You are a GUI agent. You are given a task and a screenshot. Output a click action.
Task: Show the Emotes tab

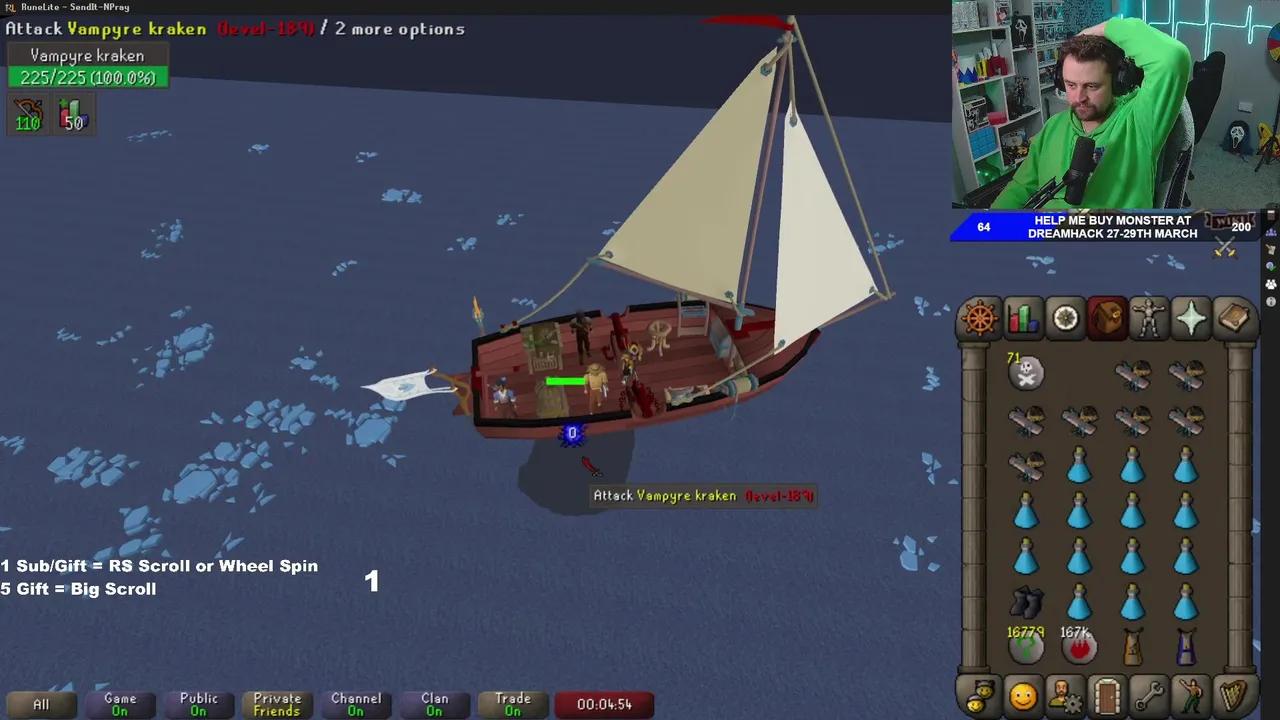1191,695
